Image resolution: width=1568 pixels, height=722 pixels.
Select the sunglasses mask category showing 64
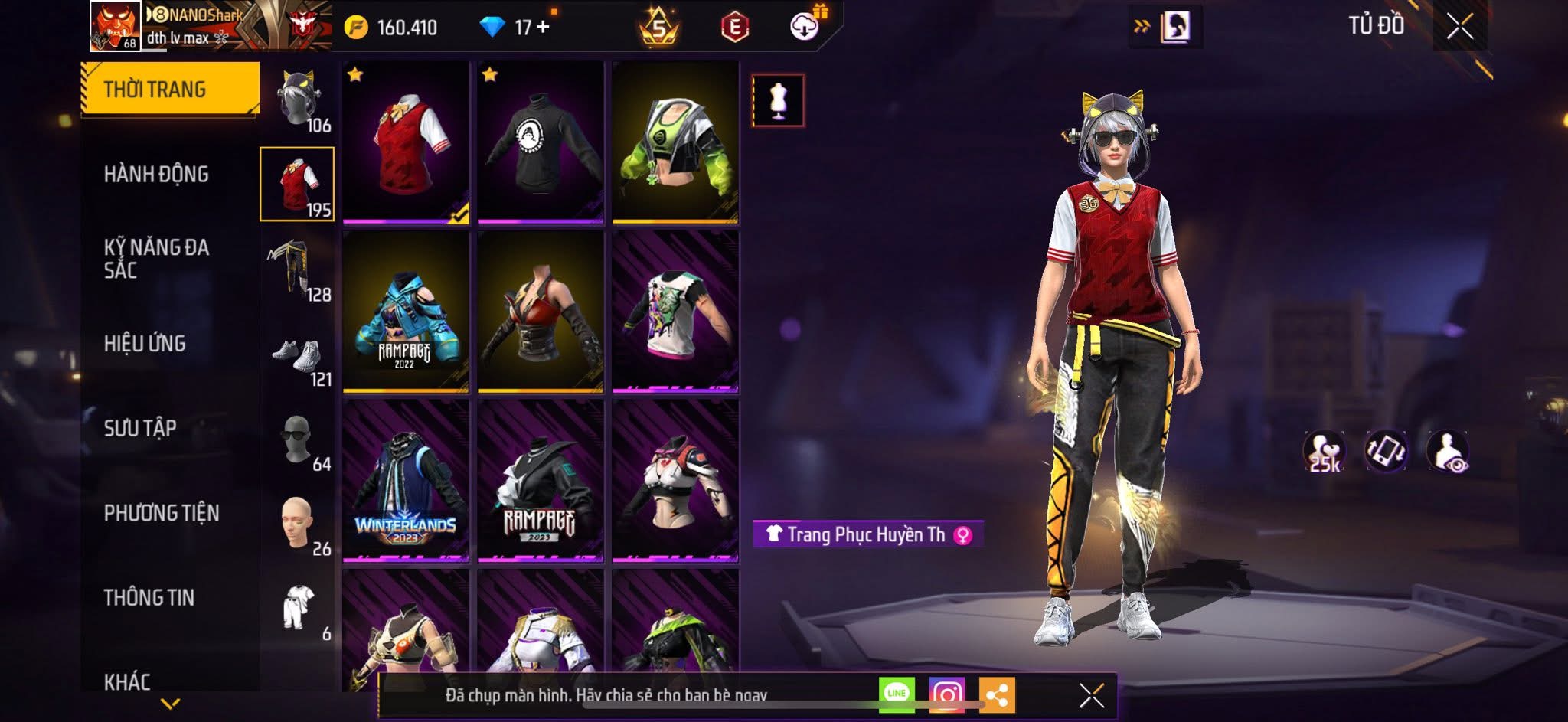pos(299,442)
